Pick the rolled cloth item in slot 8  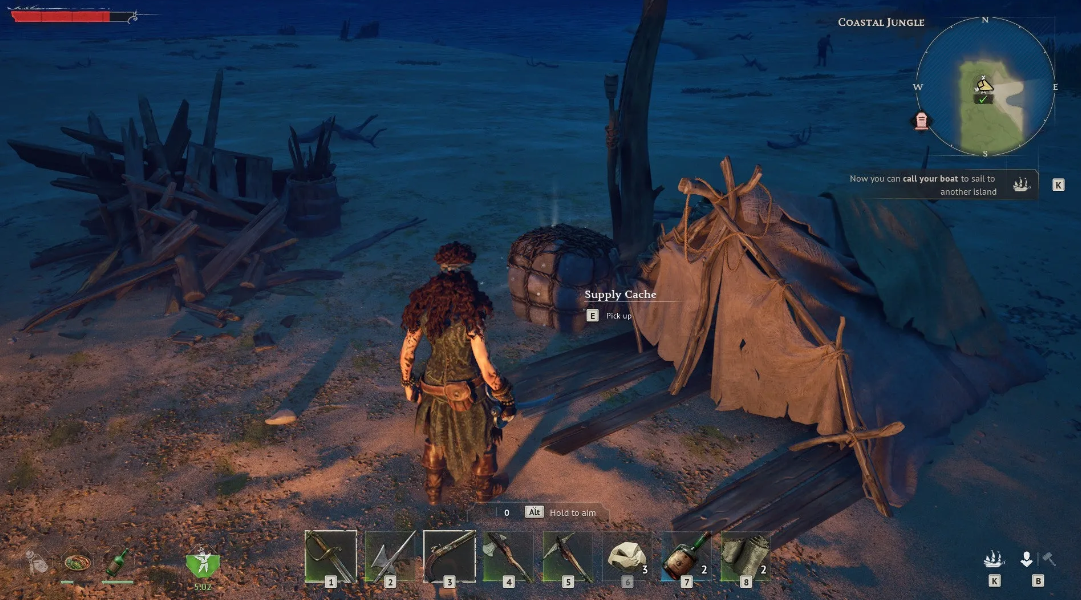click(x=746, y=555)
